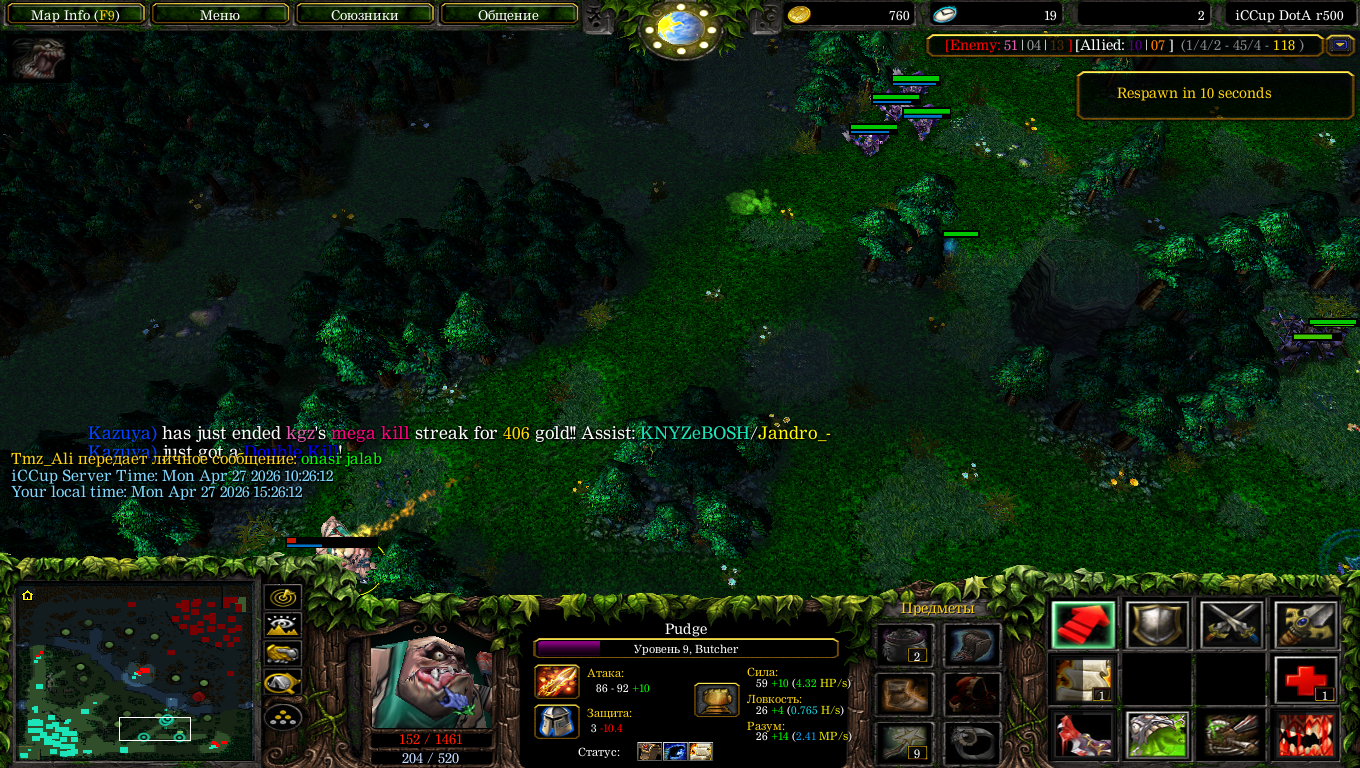Collapse the scoreboard with the arrow button
This screenshot has height=768, width=1360.
click(x=1339, y=45)
